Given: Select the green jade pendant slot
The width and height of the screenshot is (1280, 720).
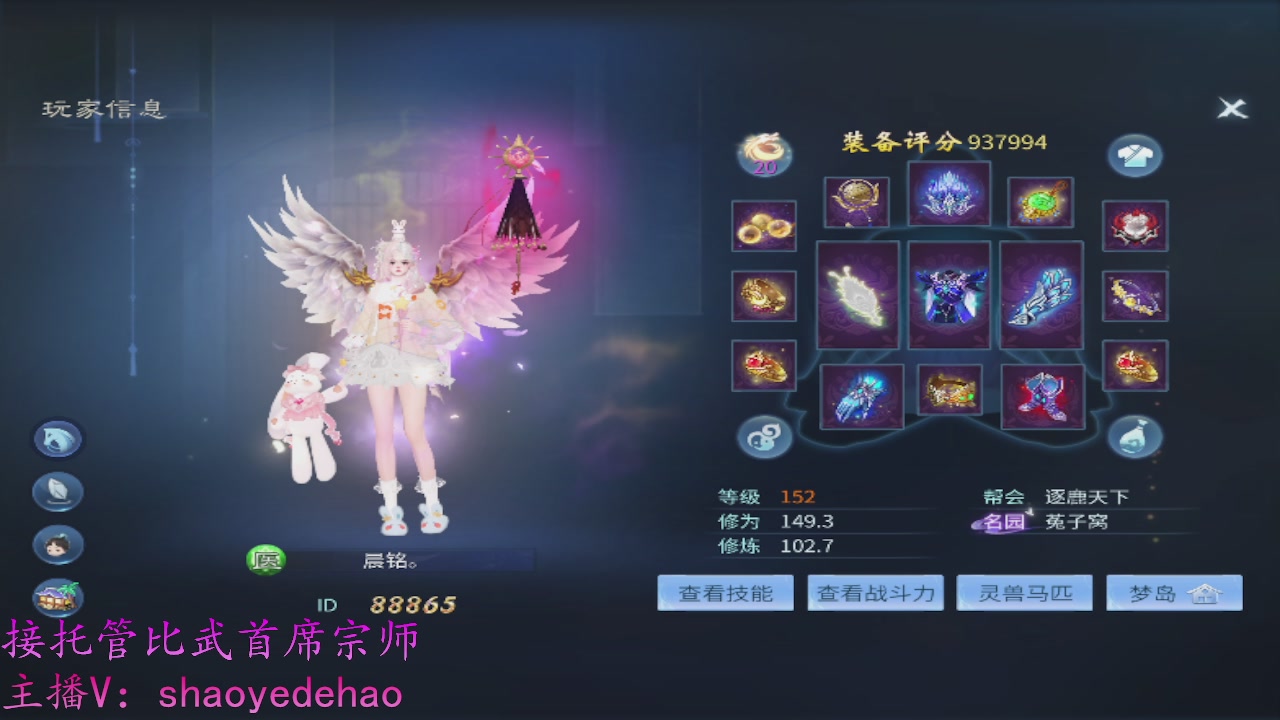Looking at the screenshot, I should pyautogui.click(x=1040, y=200).
